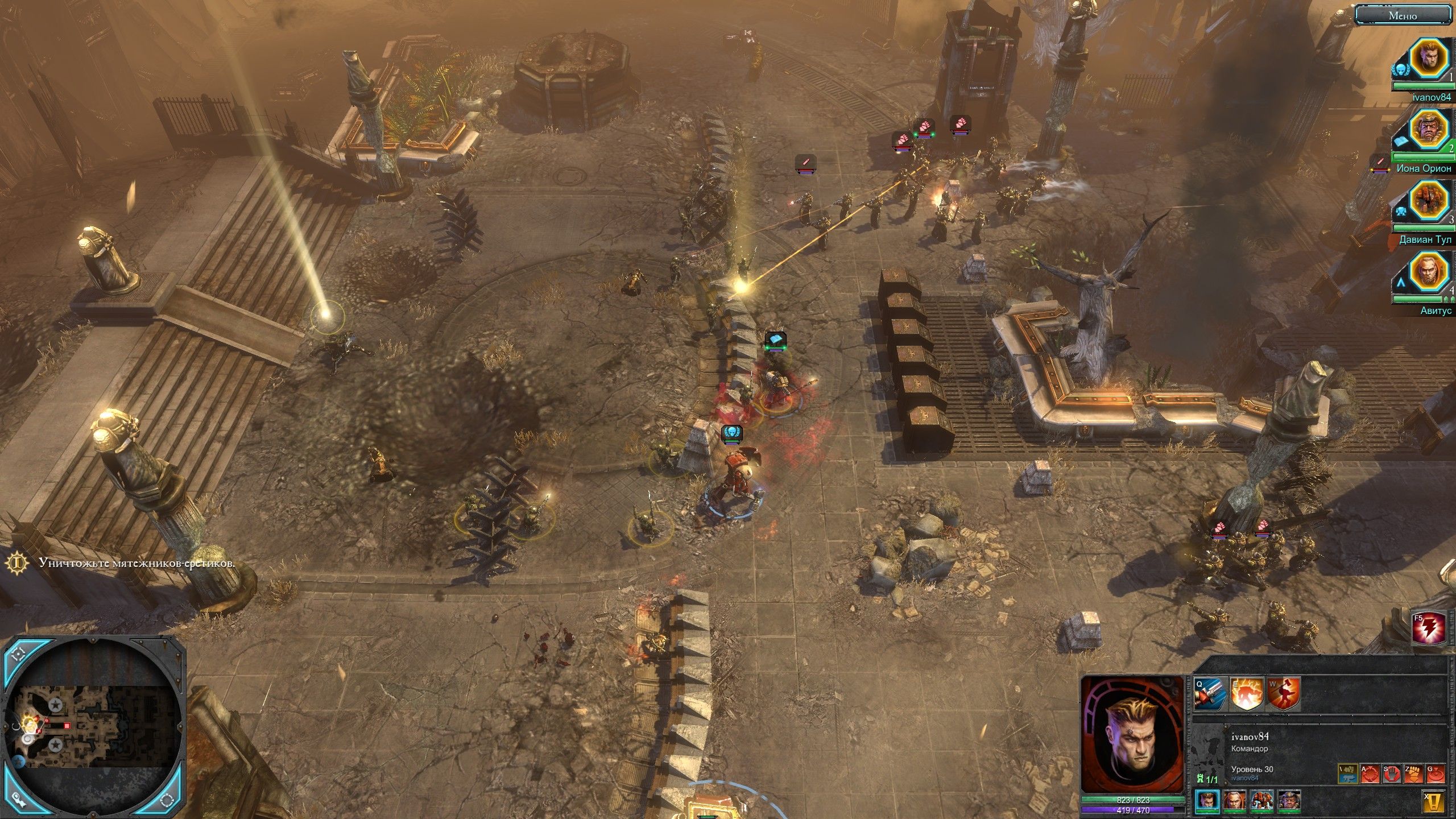The height and width of the screenshot is (819, 1456).
Task: Click the large commander portrait
Action: pyautogui.click(x=1132, y=734)
